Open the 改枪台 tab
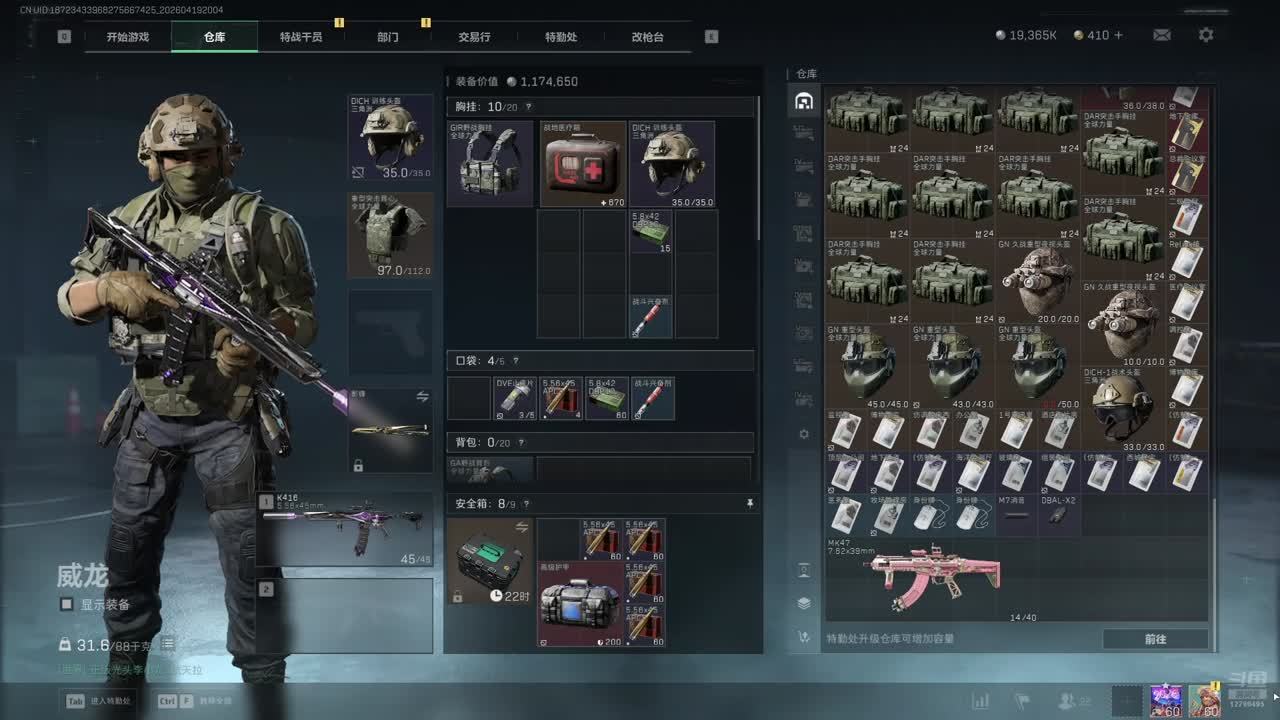 click(647, 37)
